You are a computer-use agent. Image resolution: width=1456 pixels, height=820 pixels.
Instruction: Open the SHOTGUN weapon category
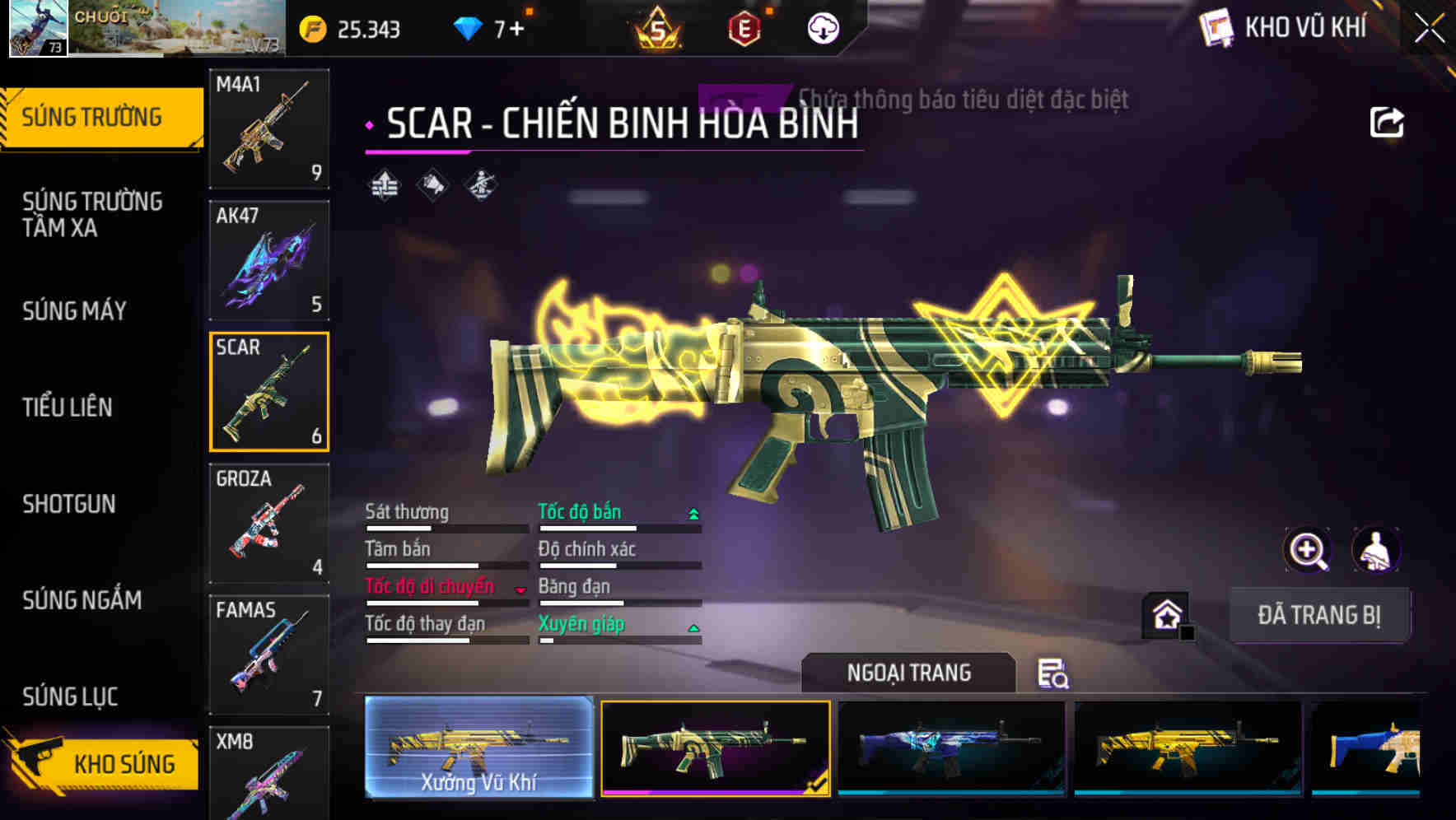(x=70, y=504)
